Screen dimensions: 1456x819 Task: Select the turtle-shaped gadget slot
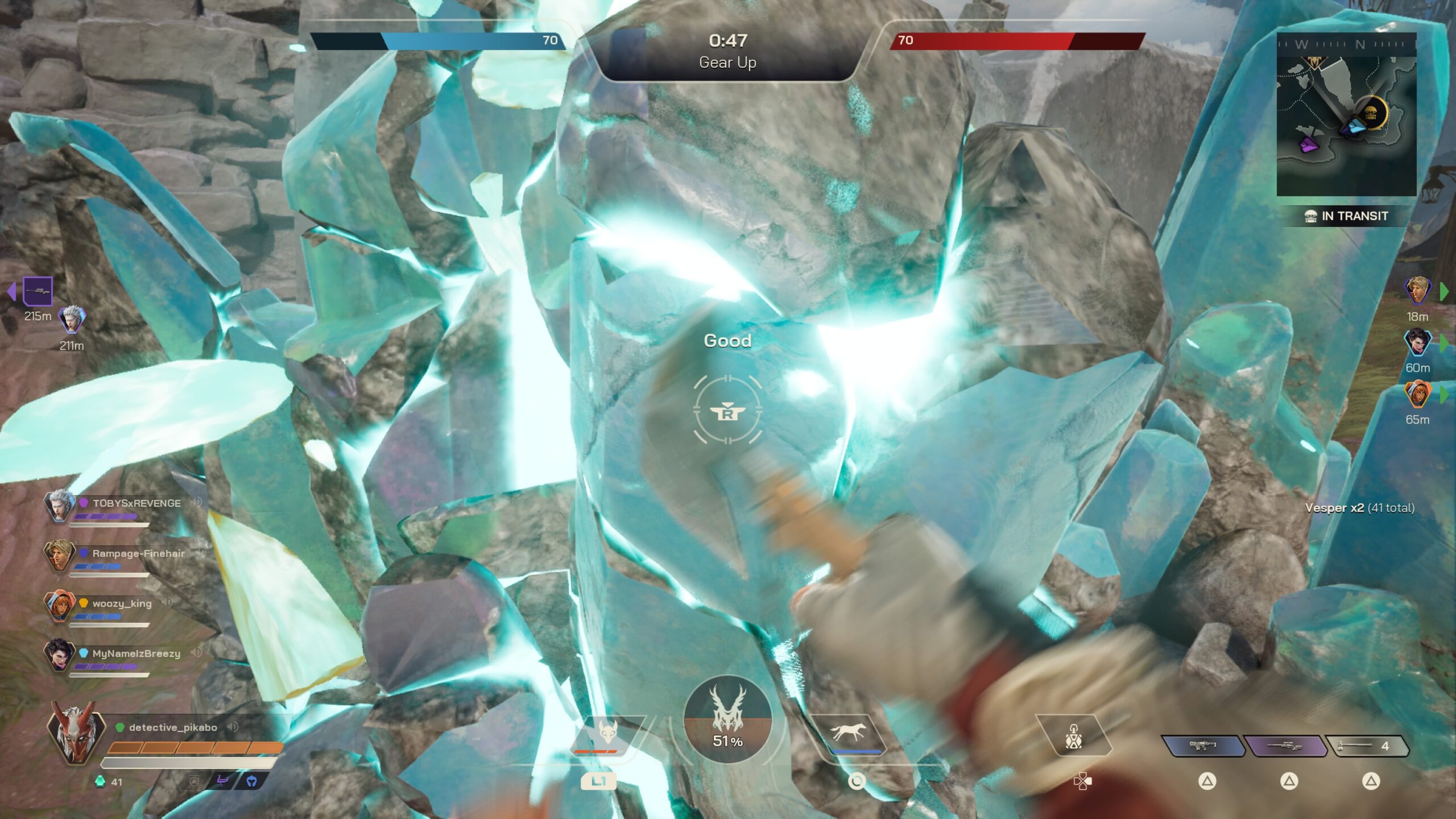pos(1073,738)
